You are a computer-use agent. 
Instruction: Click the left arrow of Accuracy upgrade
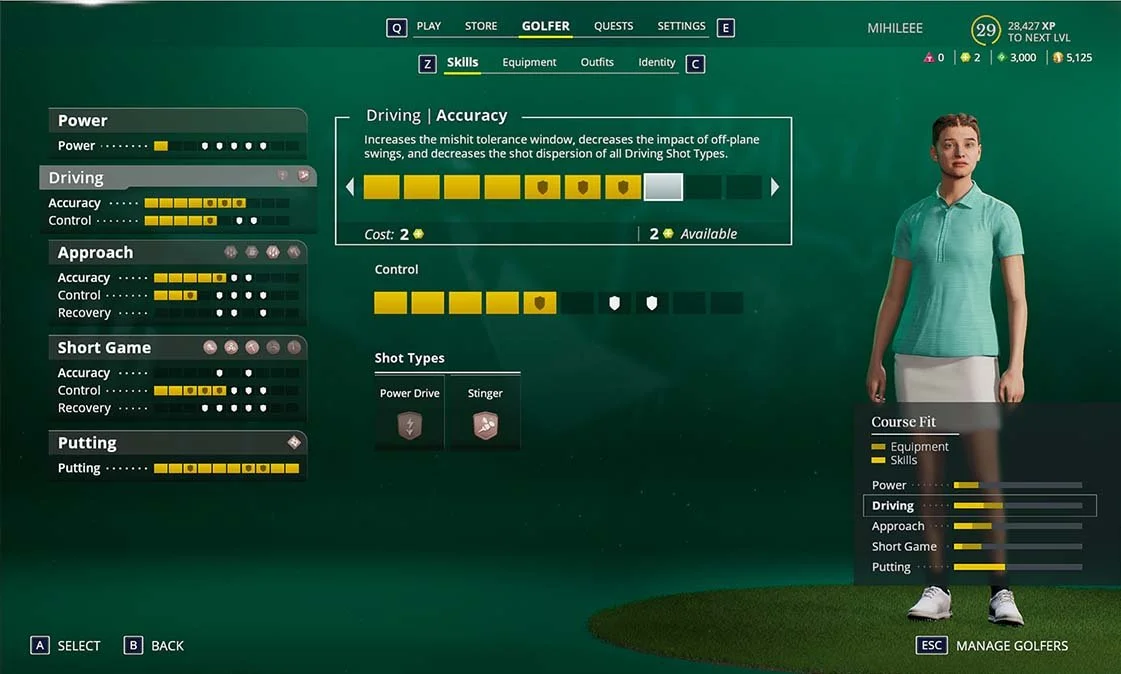pyautogui.click(x=350, y=187)
